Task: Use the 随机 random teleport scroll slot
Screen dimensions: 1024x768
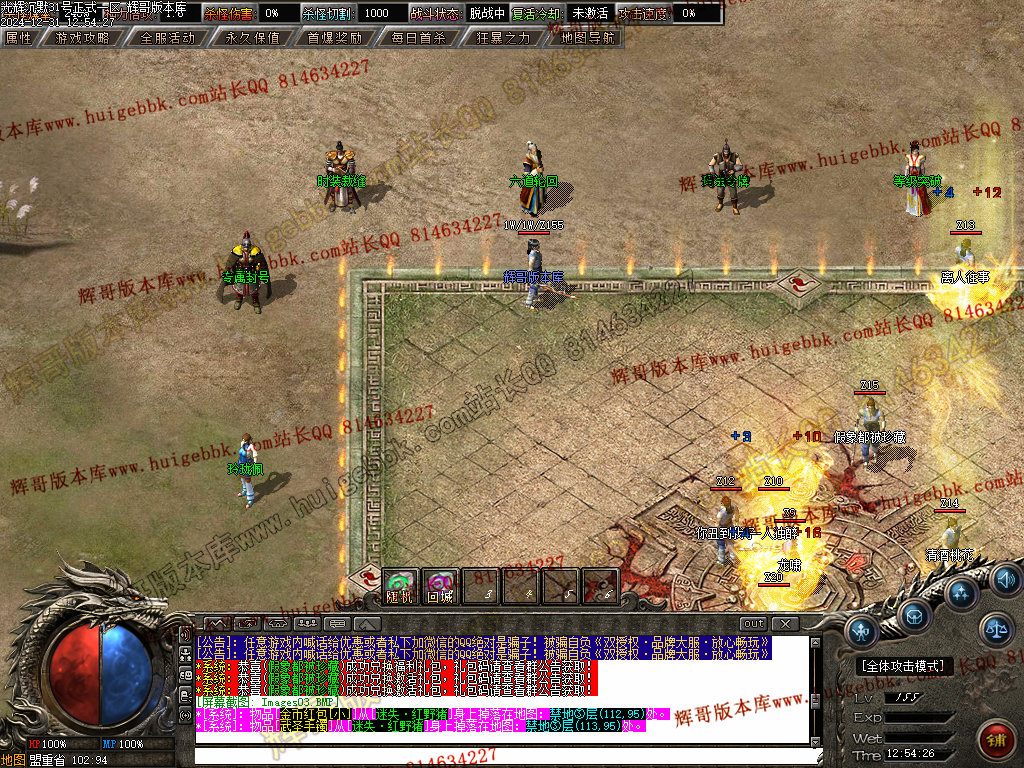Action: click(400, 586)
